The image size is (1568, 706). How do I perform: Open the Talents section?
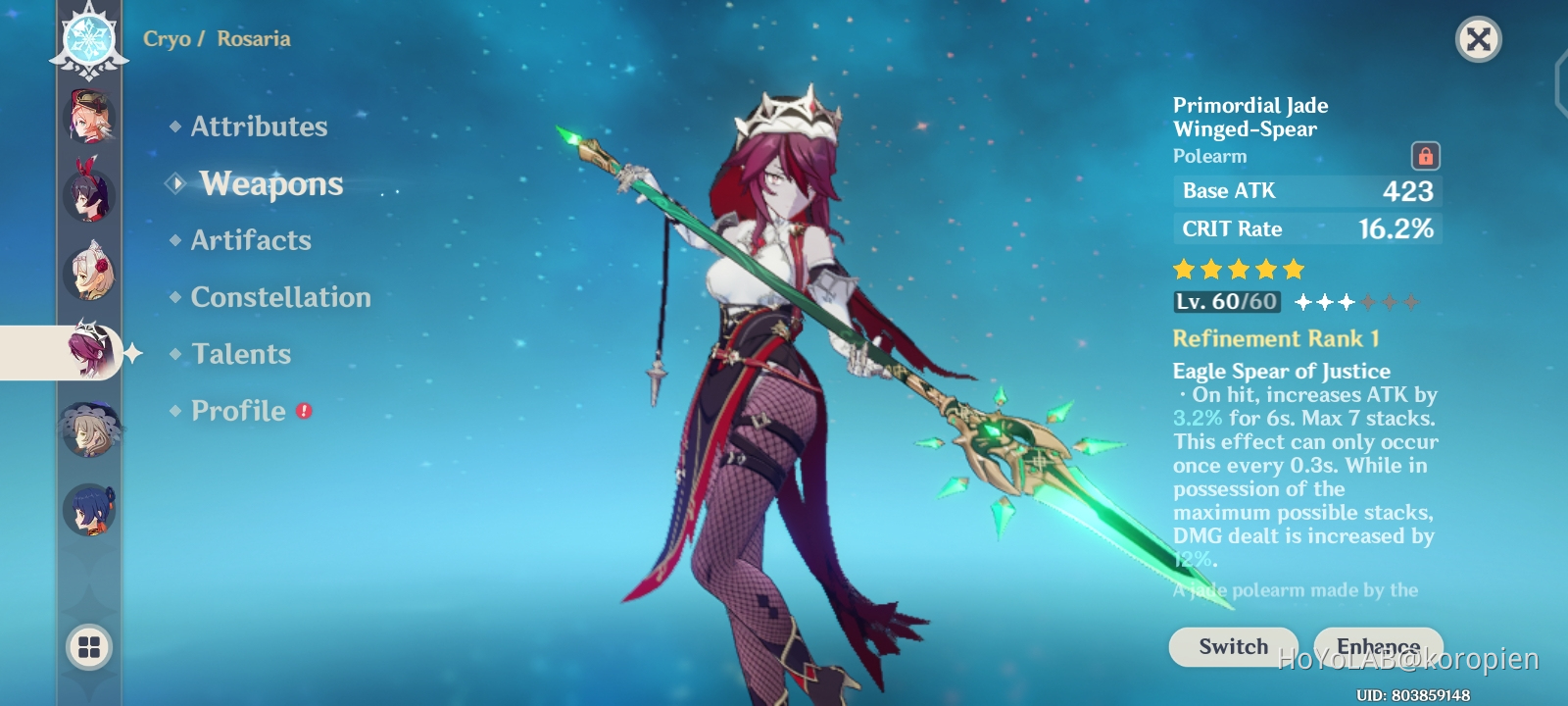pyautogui.click(x=241, y=354)
